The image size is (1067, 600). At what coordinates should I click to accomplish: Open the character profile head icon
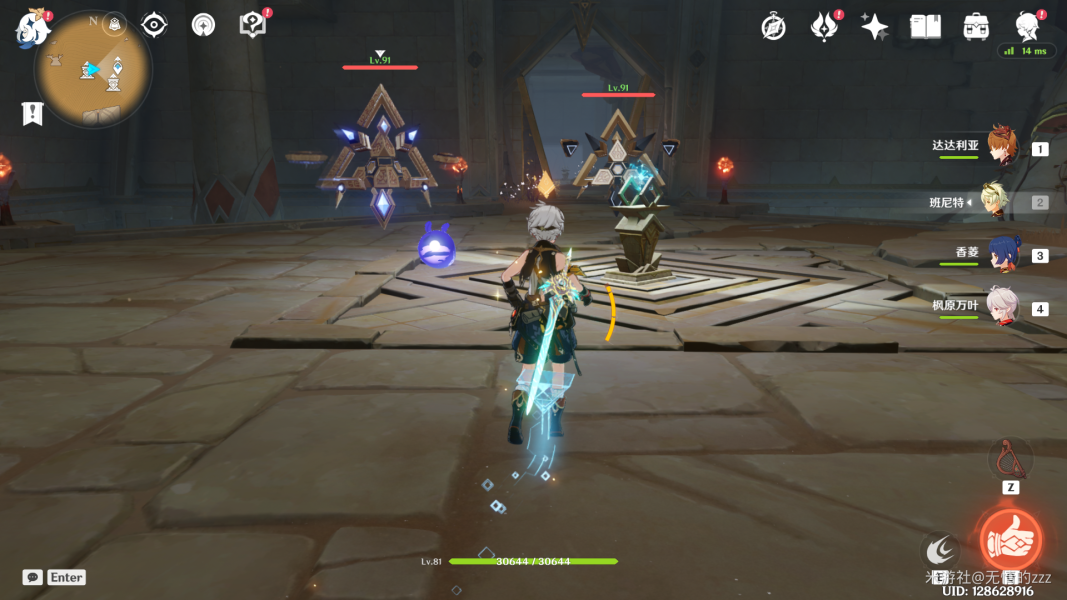tap(1027, 26)
